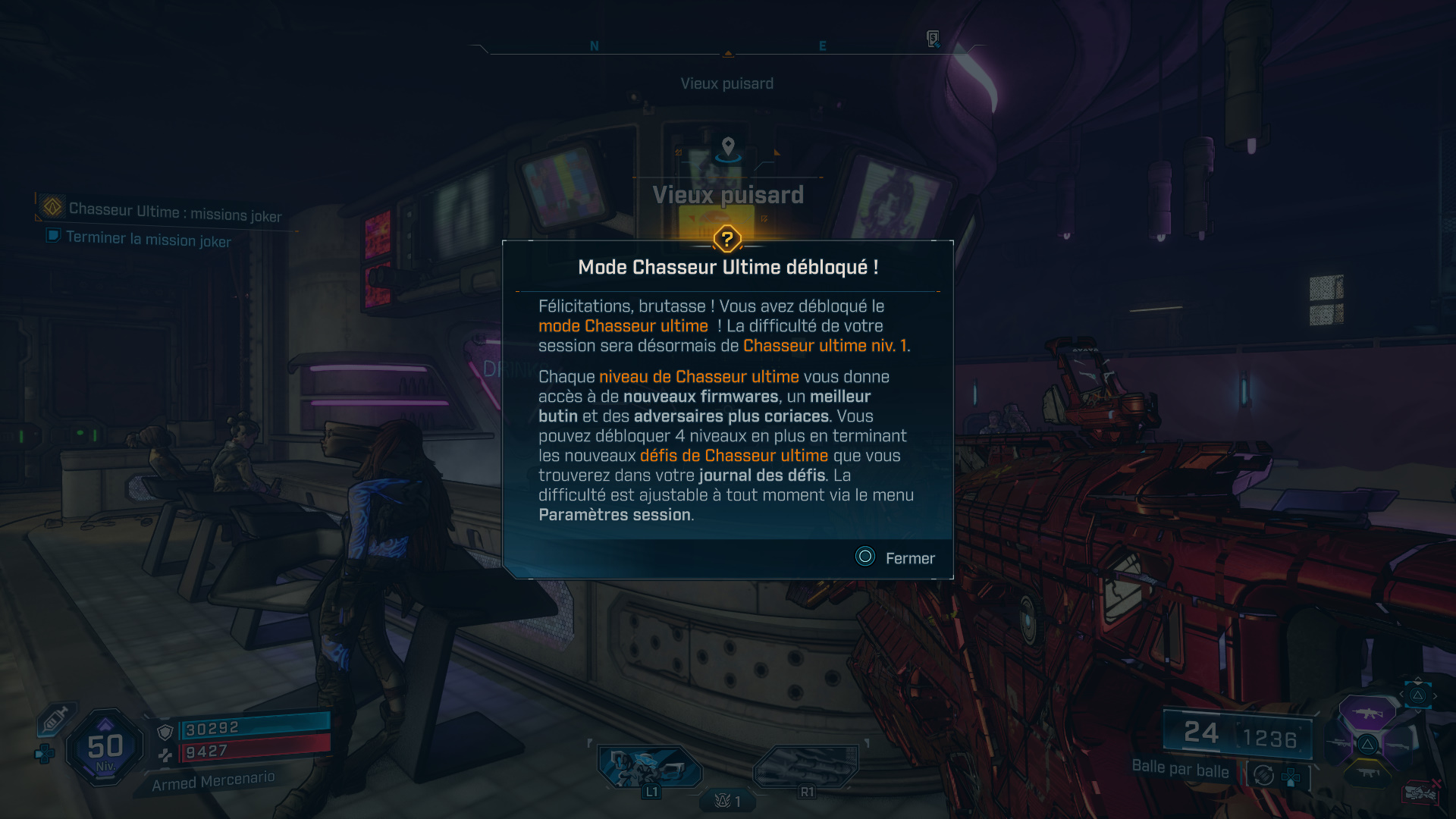1456x819 pixels.
Task: Select the purple assault rifle in the weapon wheel
Action: [1367, 714]
